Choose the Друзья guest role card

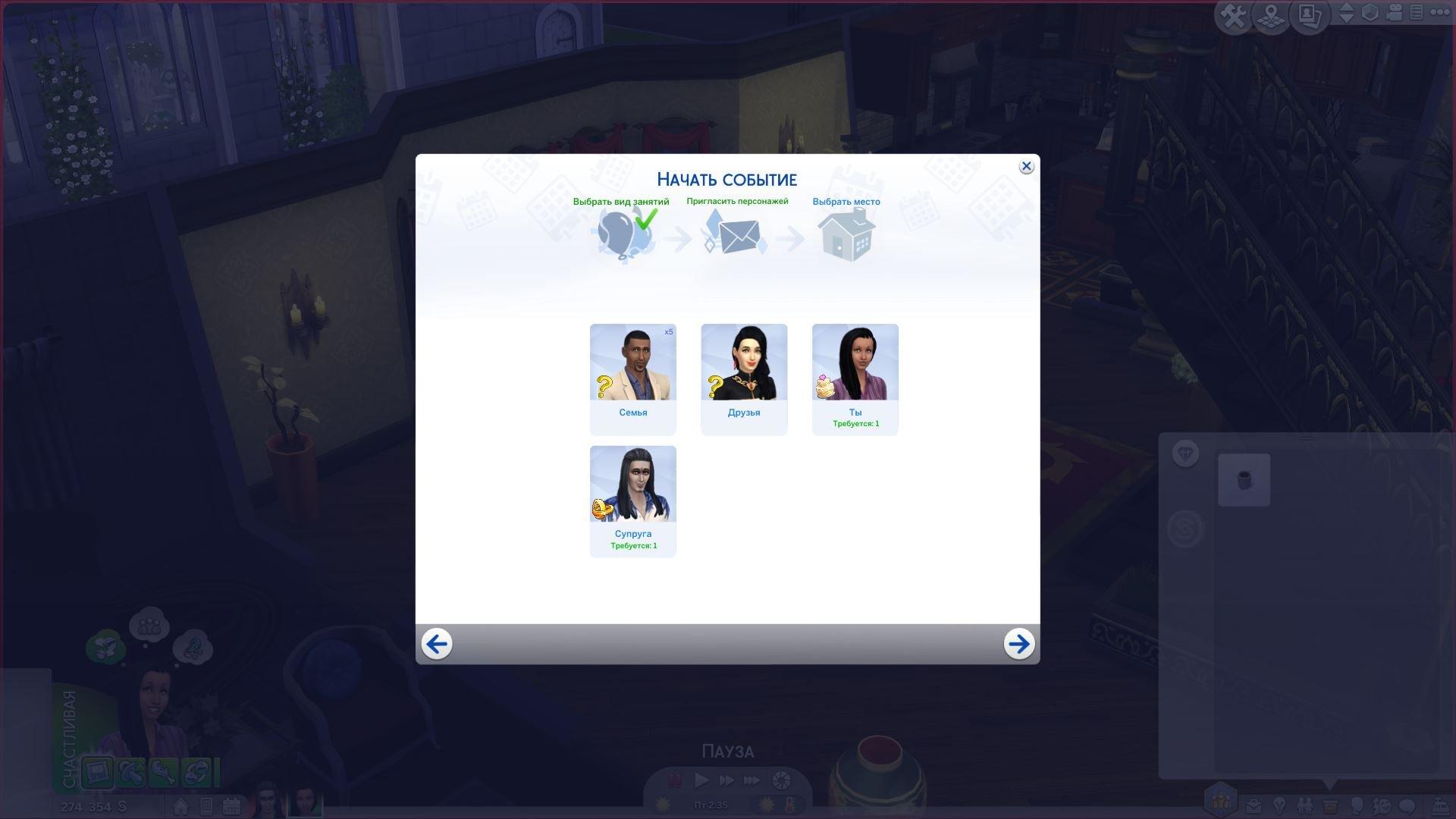[744, 378]
